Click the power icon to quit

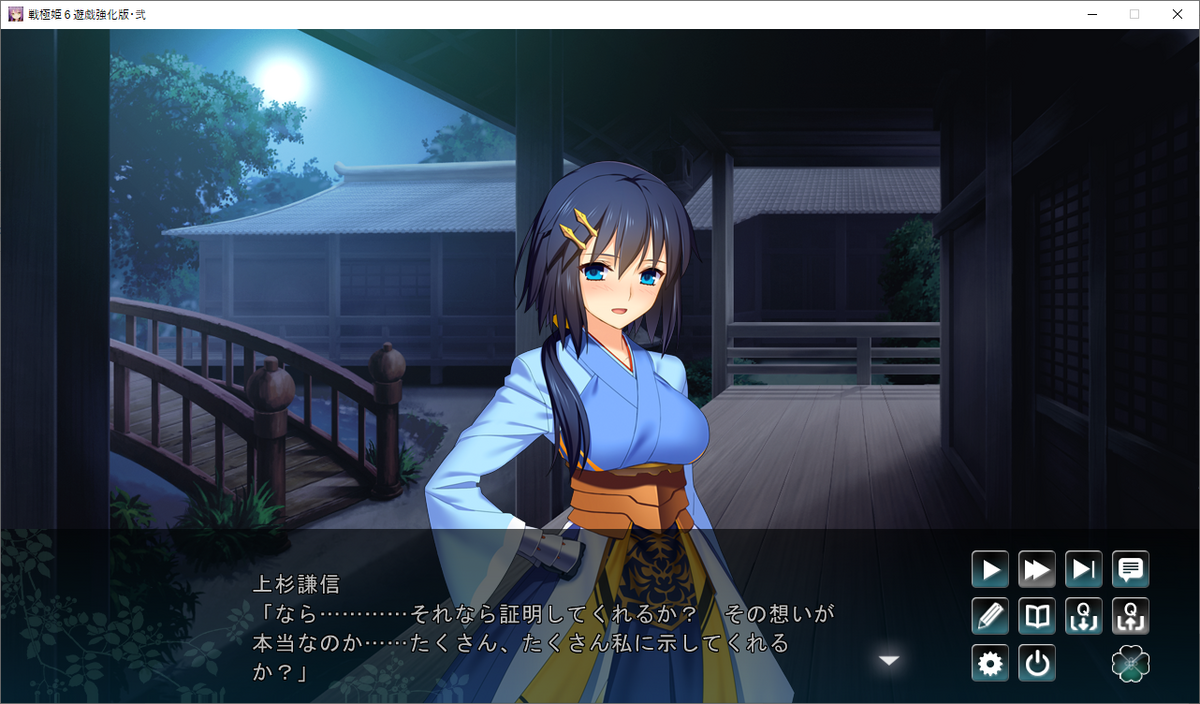point(1037,663)
